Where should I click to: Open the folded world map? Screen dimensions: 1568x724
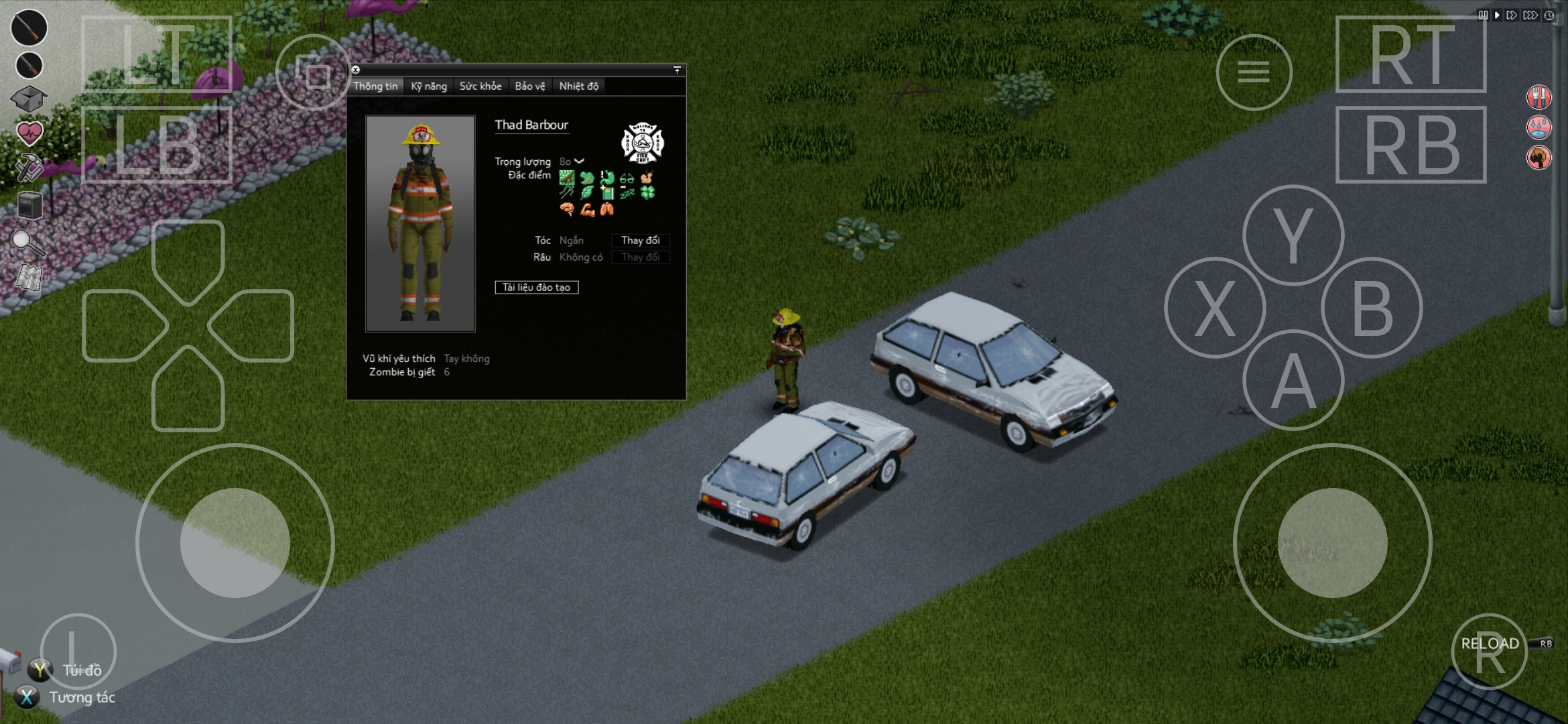(x=29, y=278)
